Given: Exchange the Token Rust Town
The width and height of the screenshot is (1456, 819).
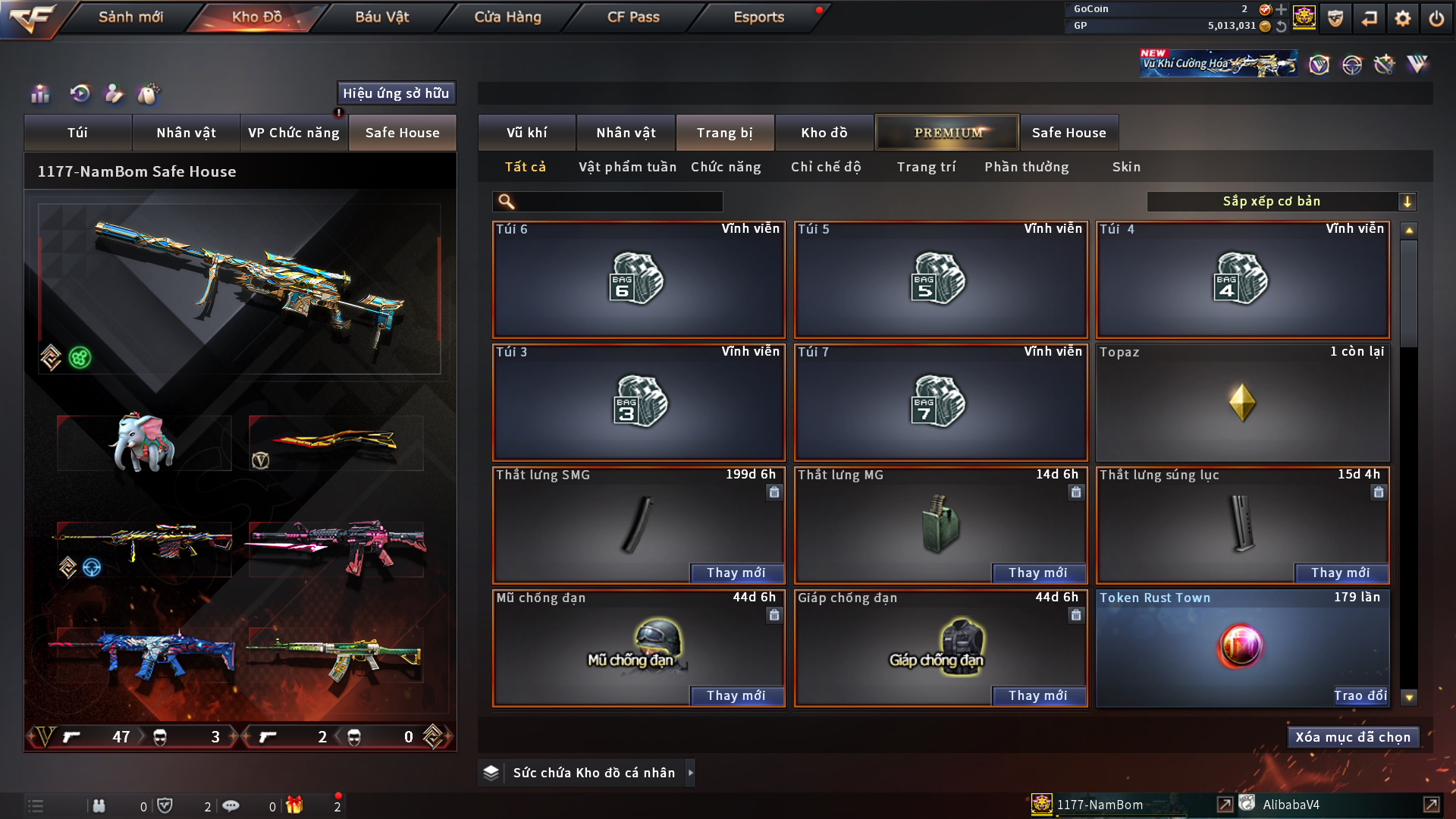Looking at the screenshot, I should point(1360,696).
